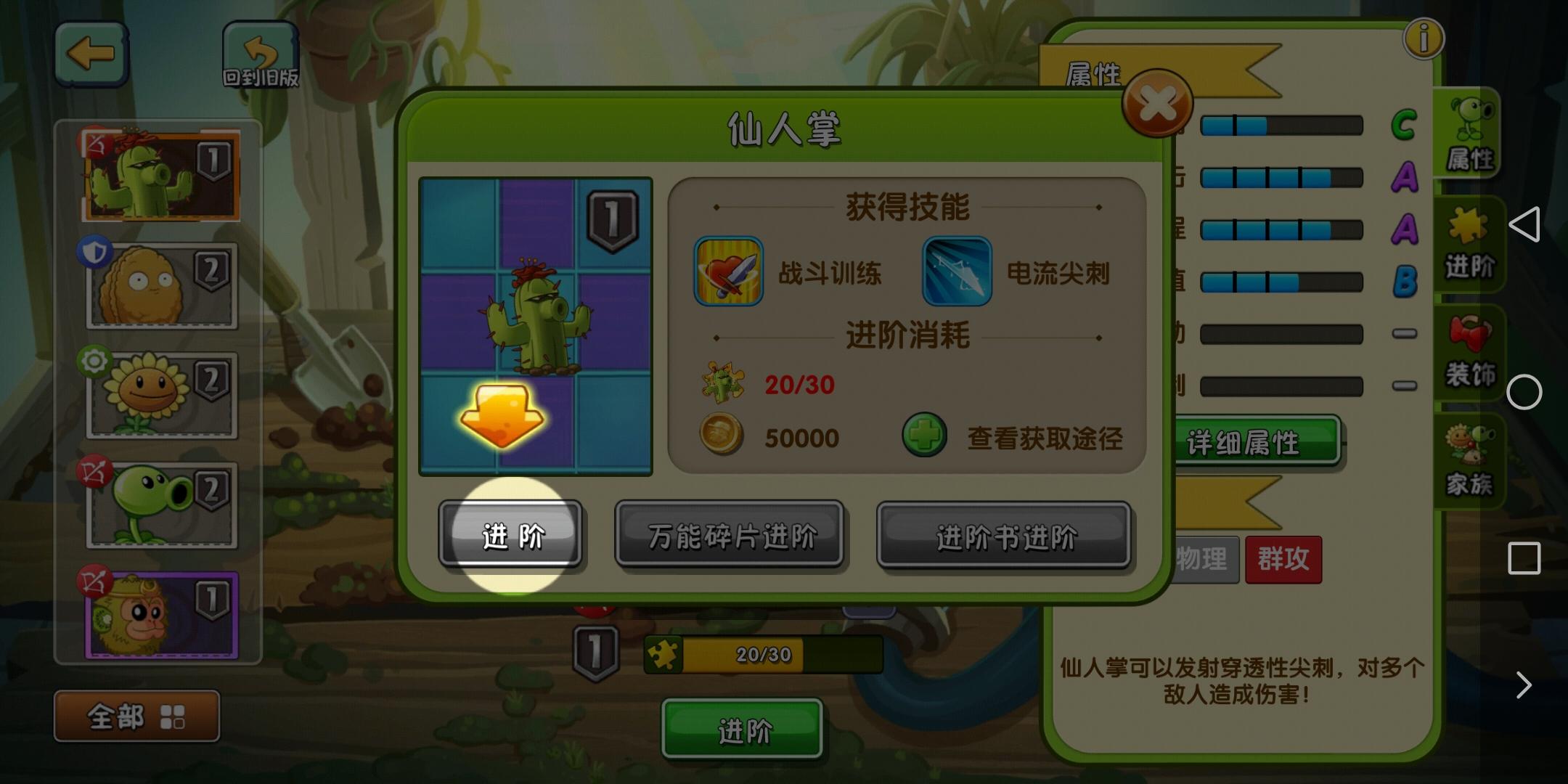Click the 万能碎片进阶 button
The height and width of the screenshot is (784, 1568).
pos(730,535)
